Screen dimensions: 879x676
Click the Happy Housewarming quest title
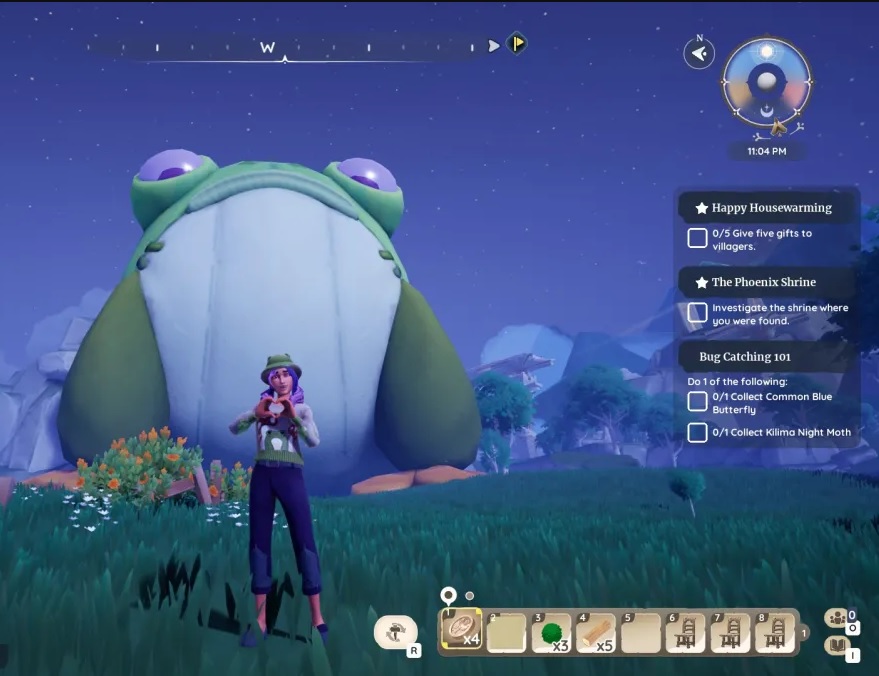click(770, 208)
